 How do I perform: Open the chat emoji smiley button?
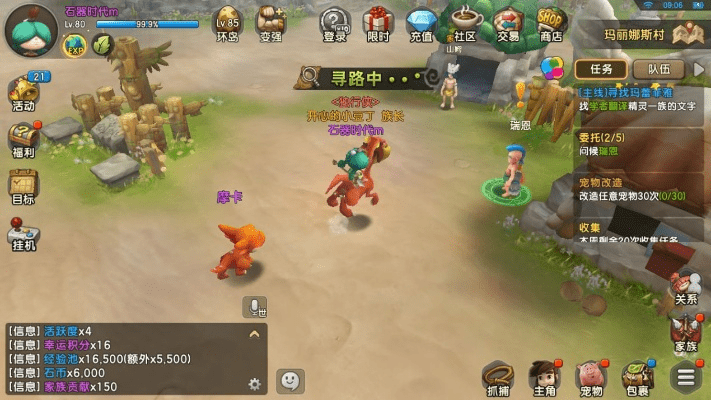(290, 381)
